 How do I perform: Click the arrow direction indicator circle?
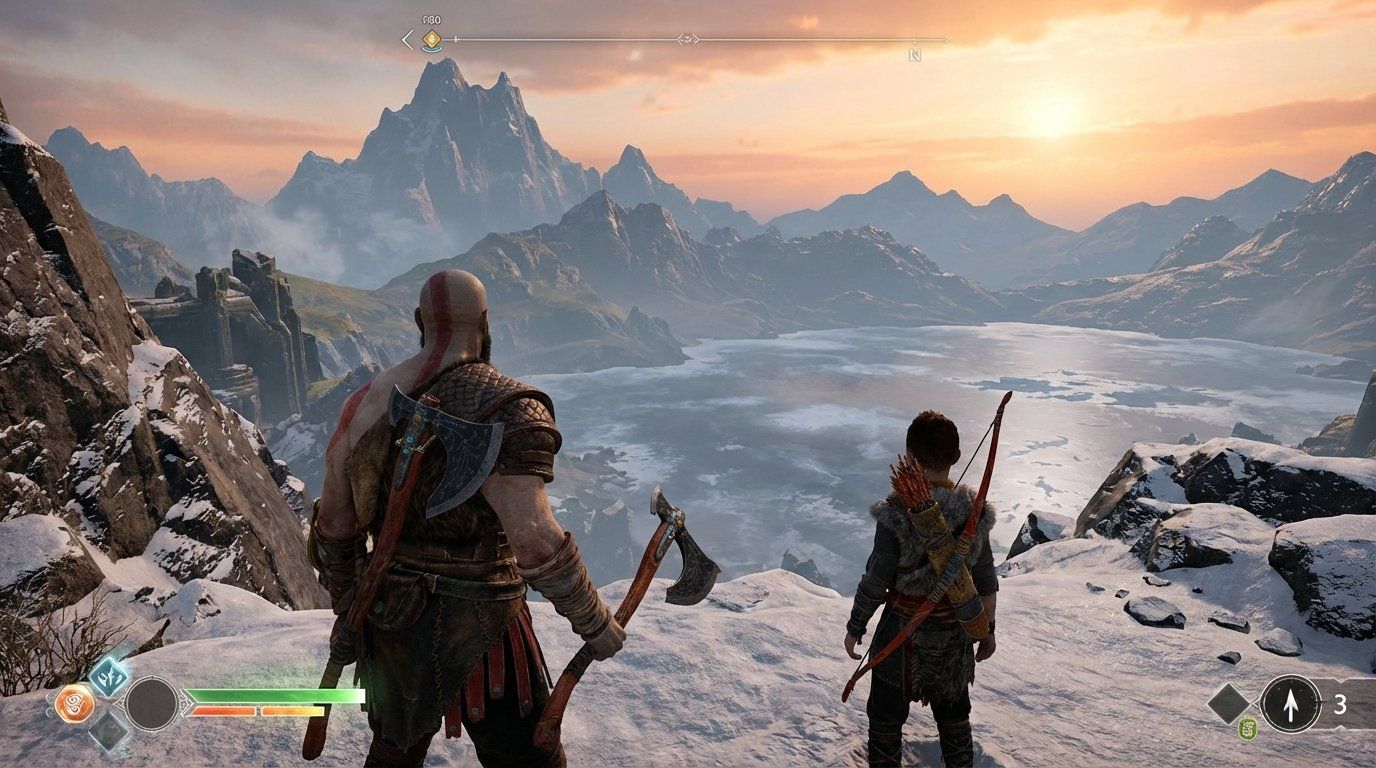pyautogui.click(x=1291, y=702)
